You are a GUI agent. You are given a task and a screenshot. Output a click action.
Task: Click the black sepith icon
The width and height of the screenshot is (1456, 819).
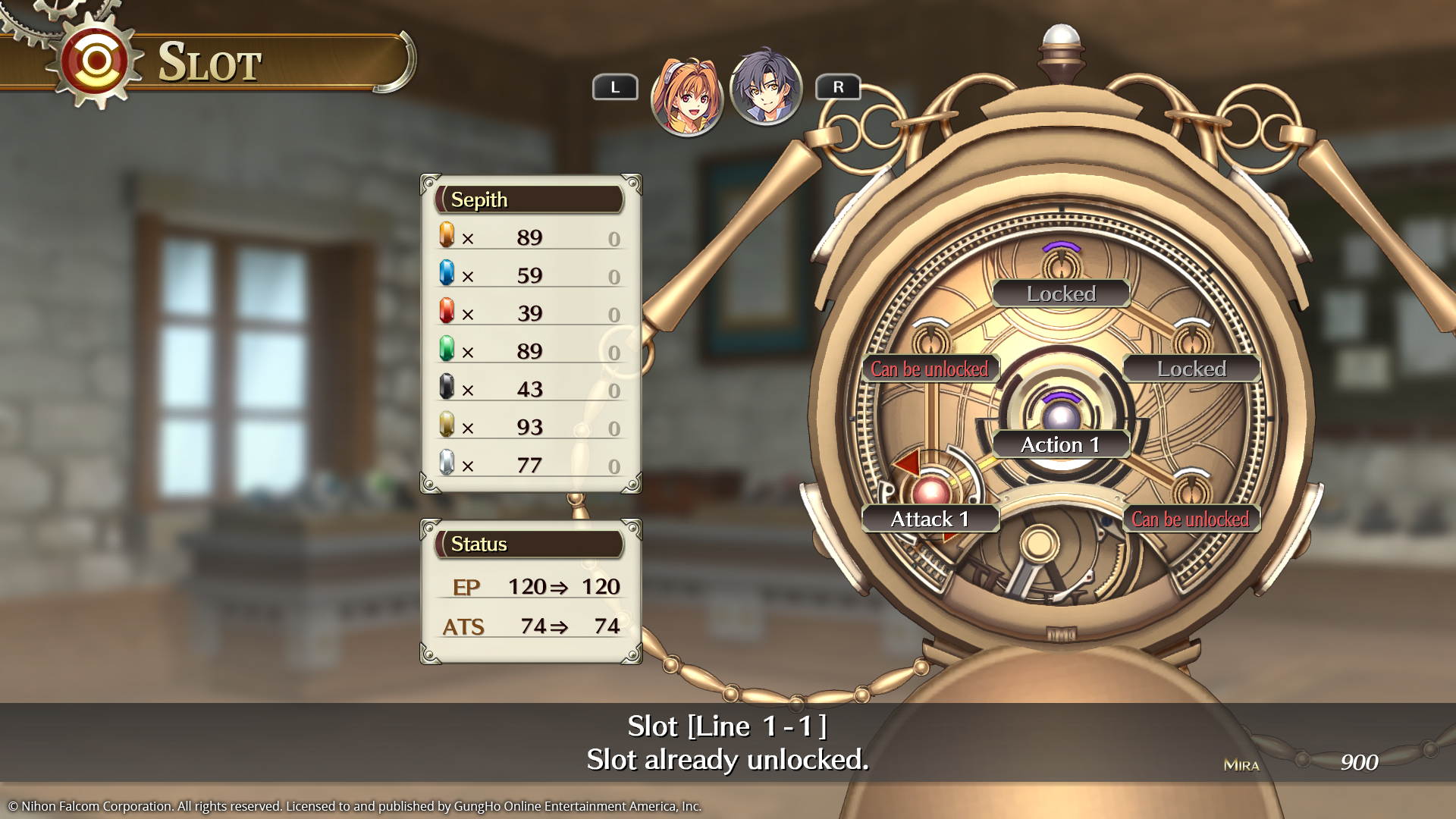(x=446, y=388)
